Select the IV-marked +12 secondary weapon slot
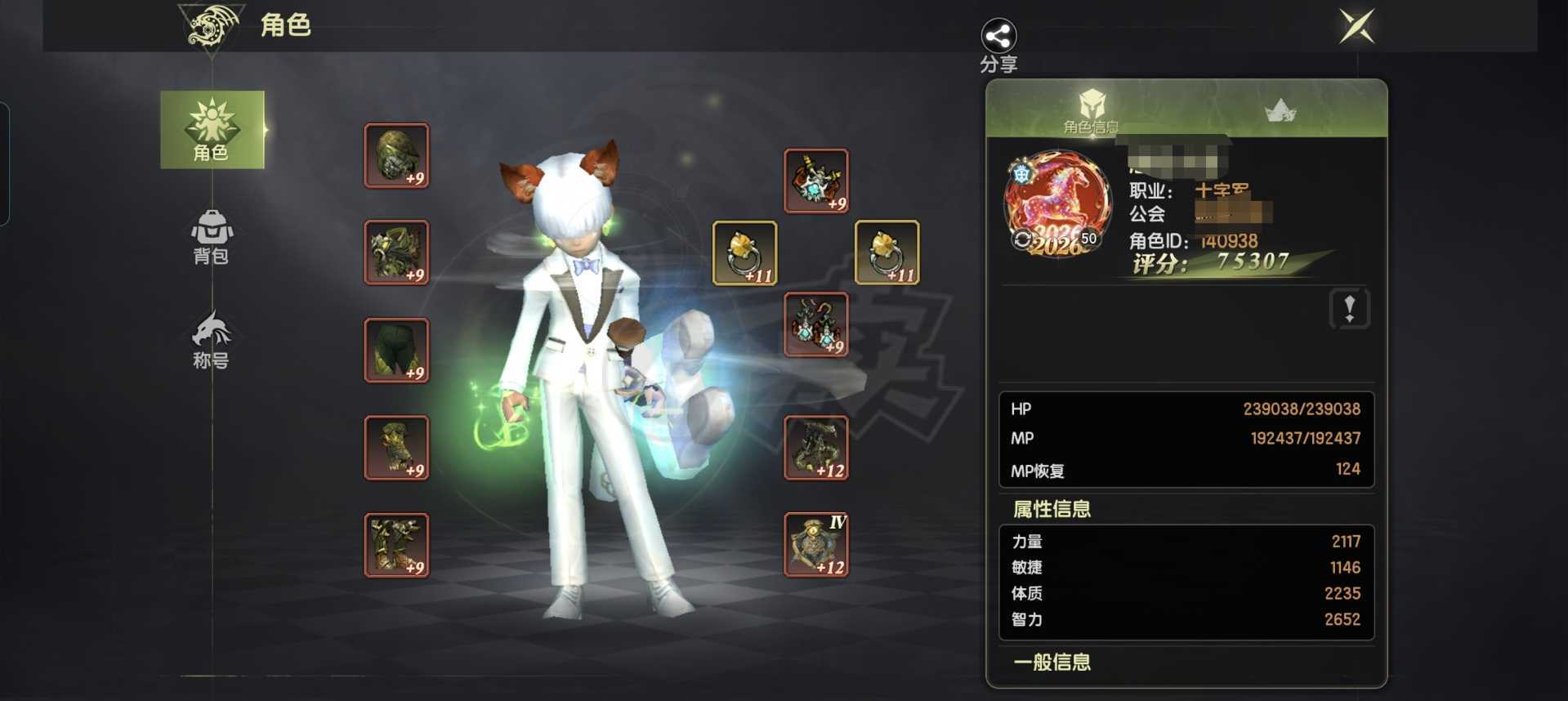 pyautogui.click(x=815, y=544)
